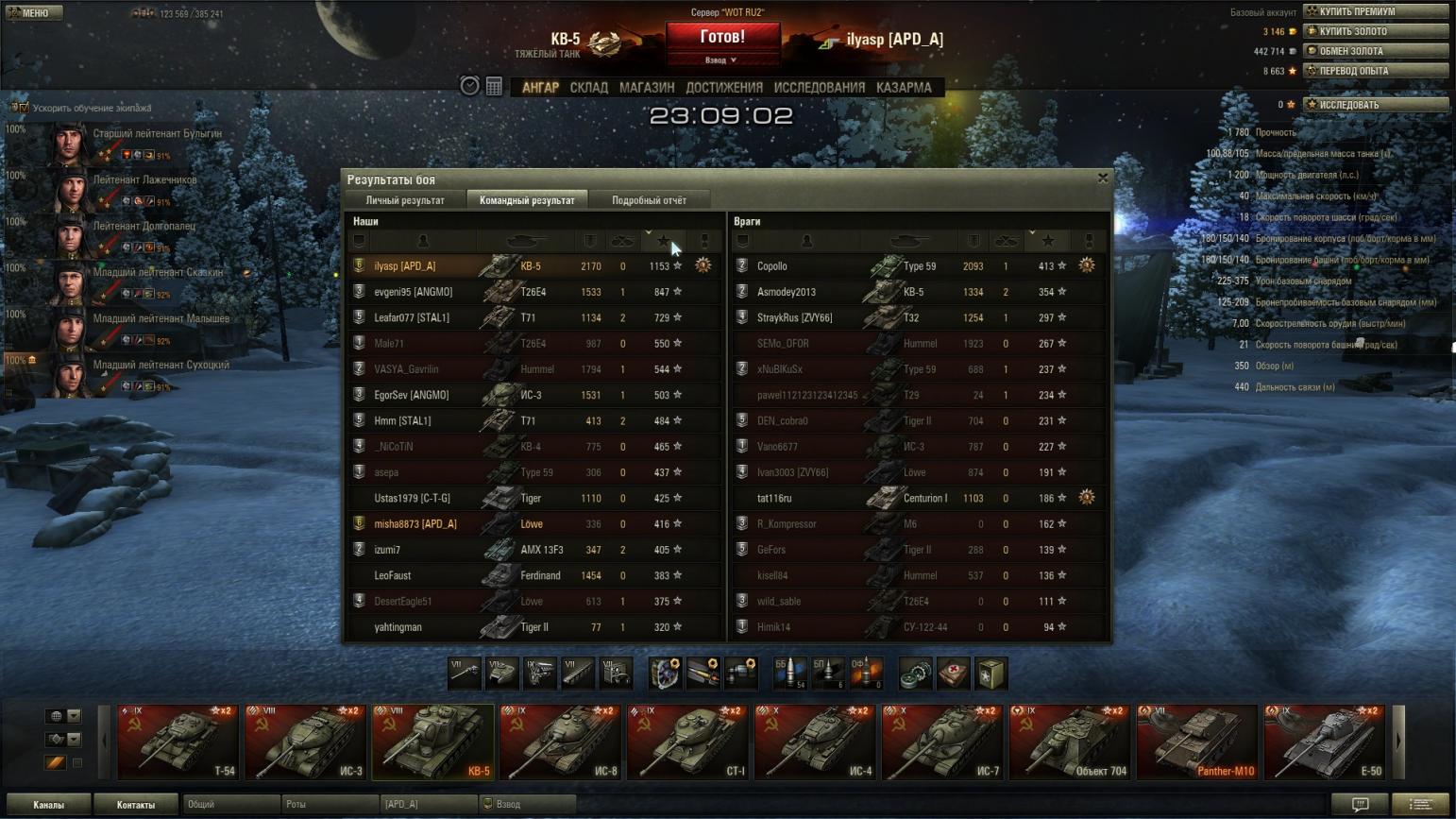Image resolution: width=1456 pixels, height=819 pixels.
Task: Click Купить золото button
Action: [1375, 31]
